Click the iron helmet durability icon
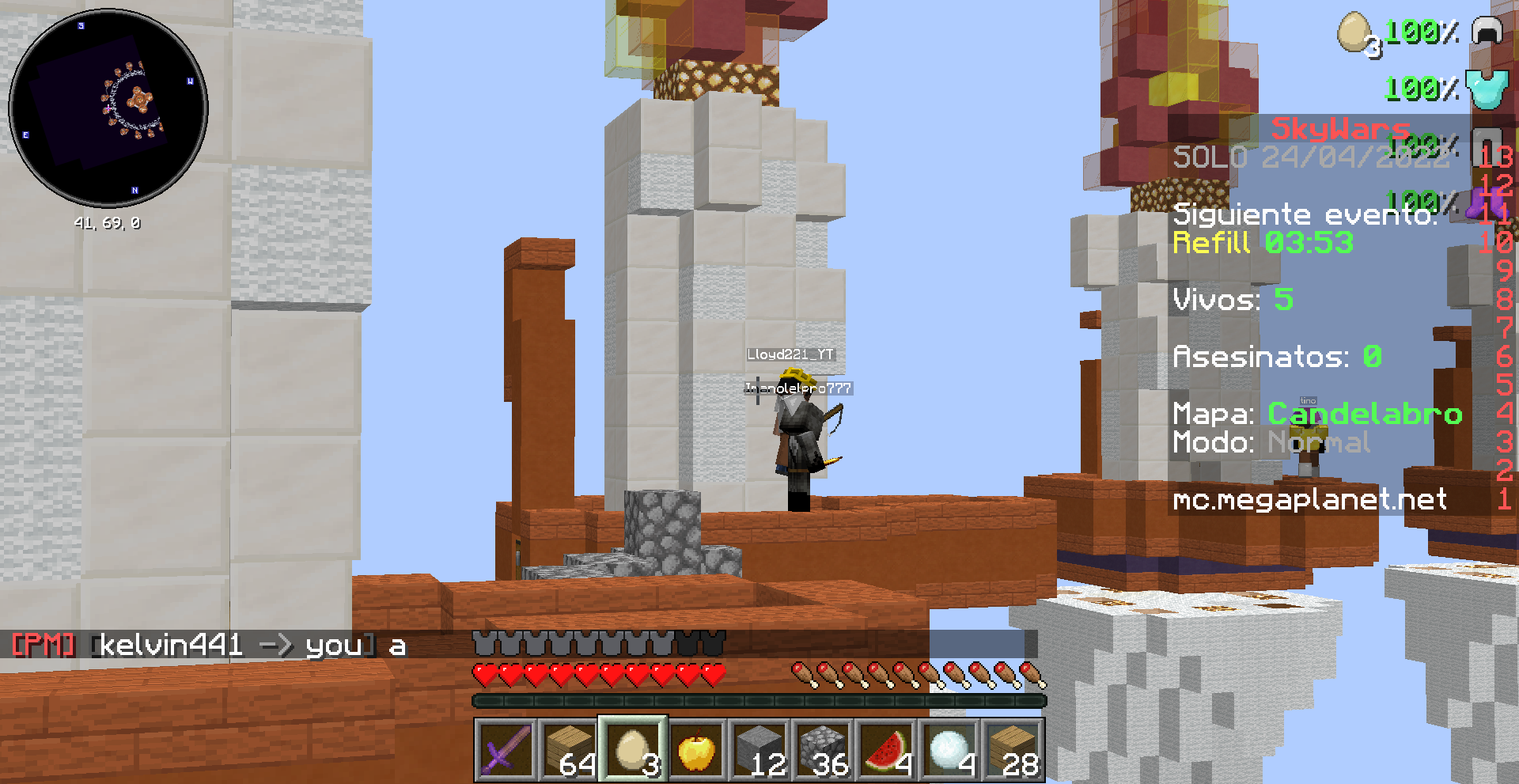Image resolution: width=1519 pixels, height=784 pixels. pos(1487,32)
